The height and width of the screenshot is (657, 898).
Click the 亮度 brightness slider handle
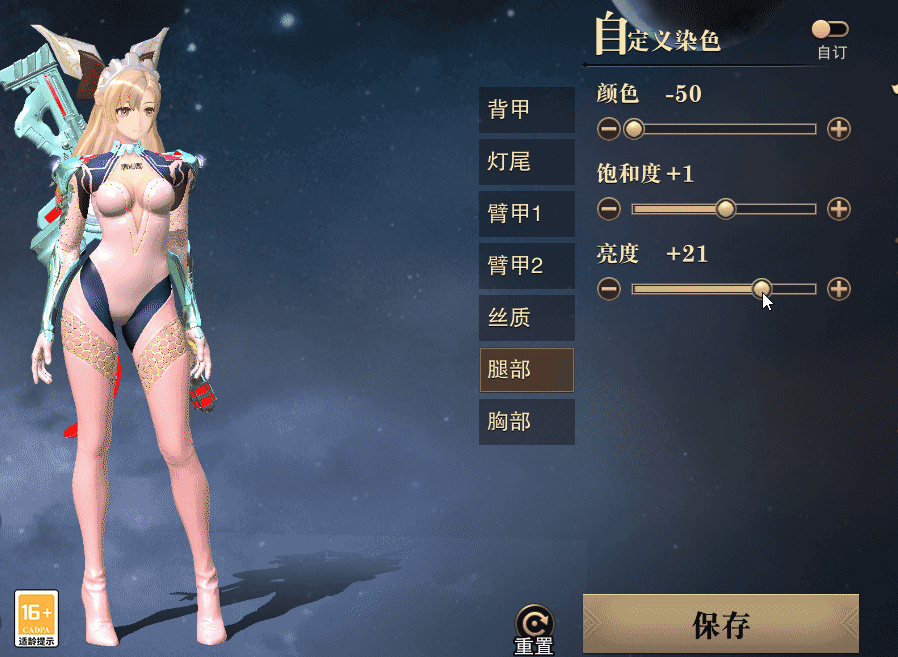pos(762,288)
